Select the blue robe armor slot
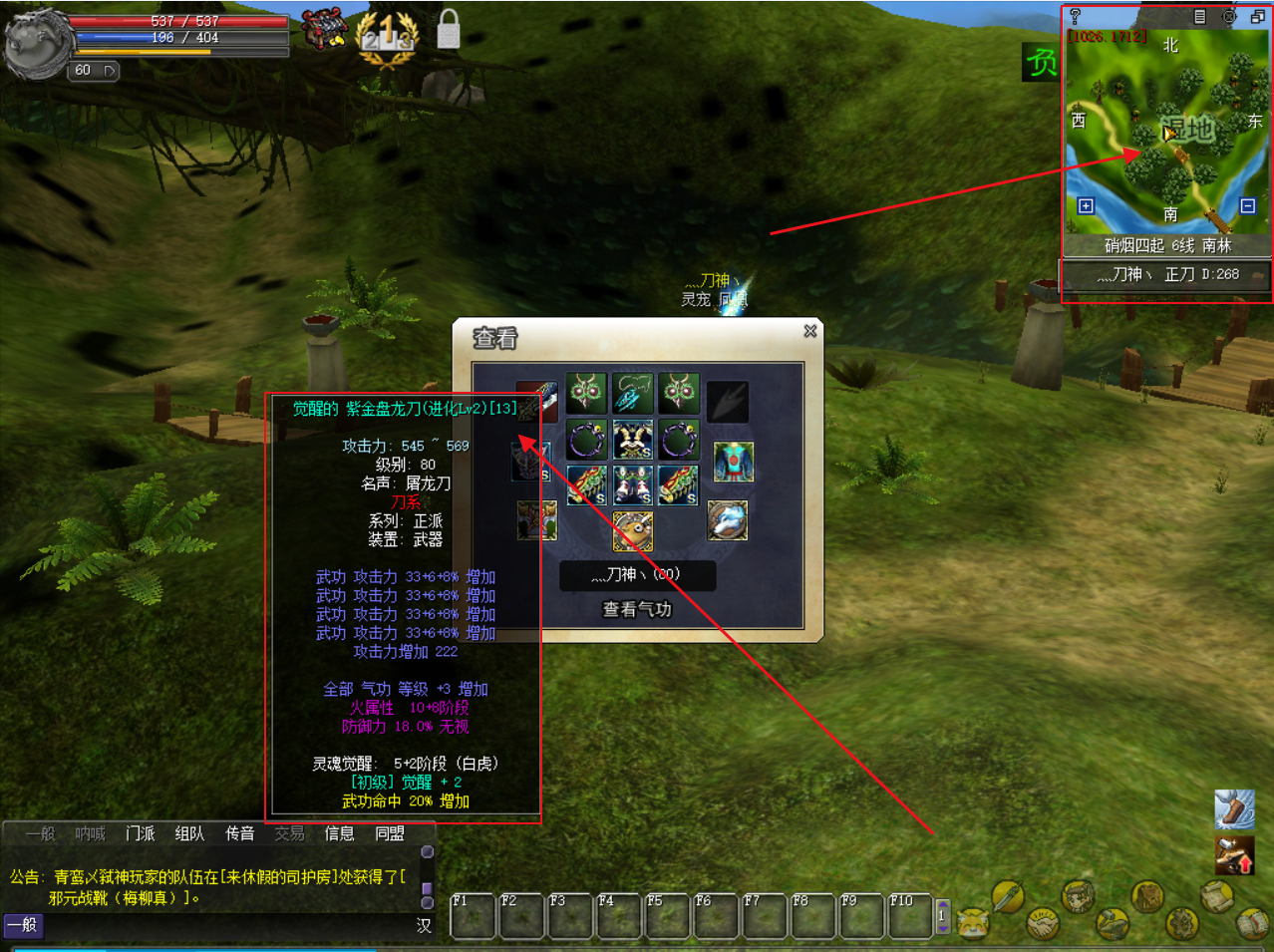This screenshot has width=1274, height=952. coord(733,463)
